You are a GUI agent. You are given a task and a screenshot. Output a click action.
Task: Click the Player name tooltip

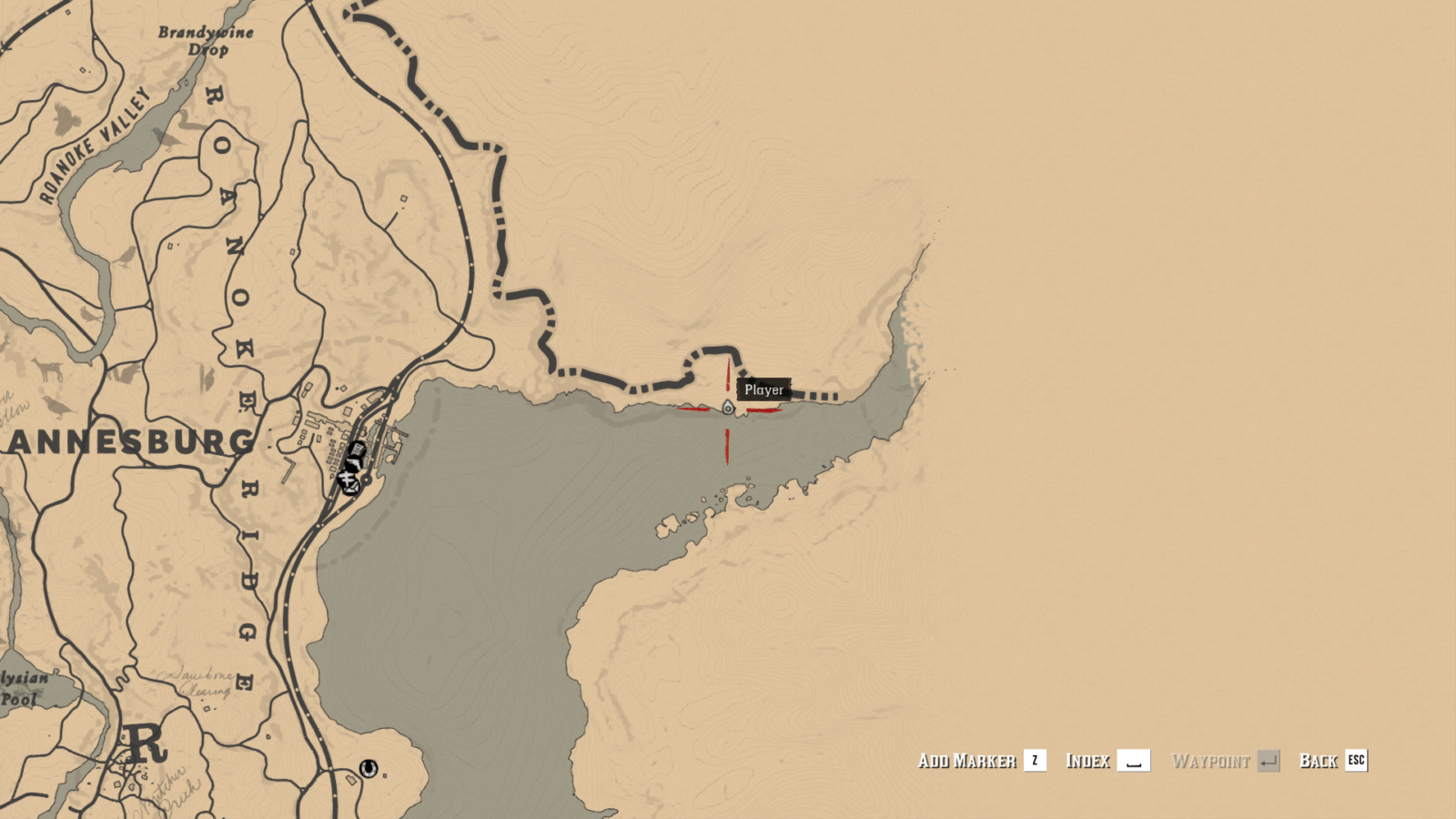[763, 389]
